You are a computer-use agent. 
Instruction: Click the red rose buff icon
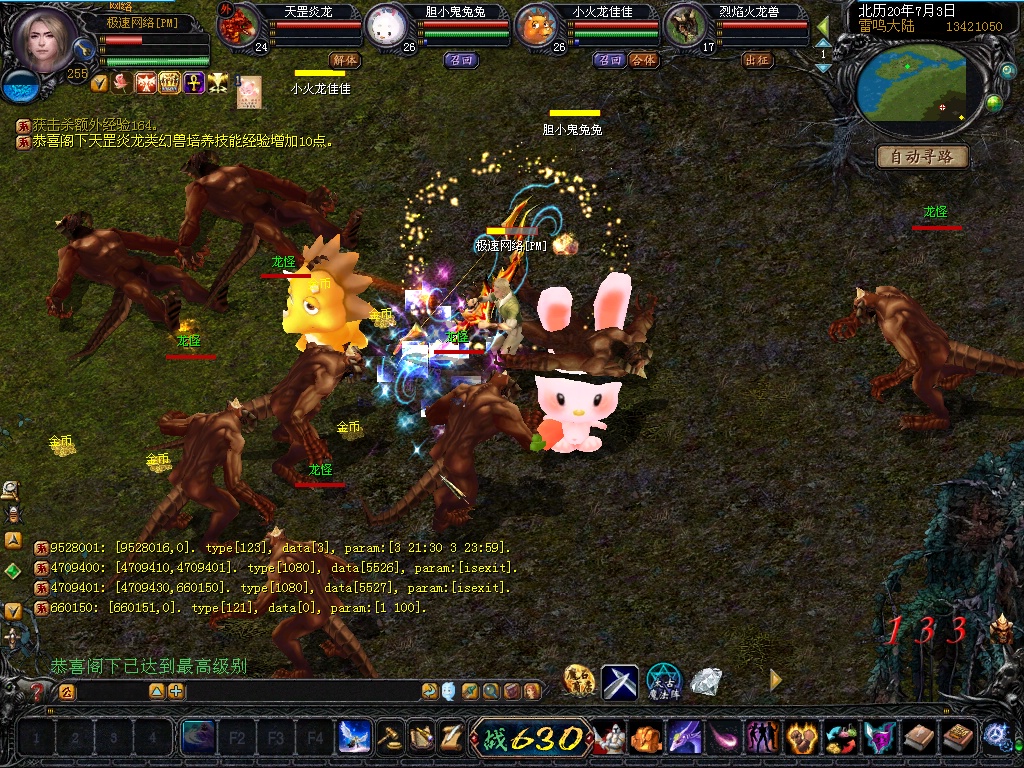click(122, 83)
